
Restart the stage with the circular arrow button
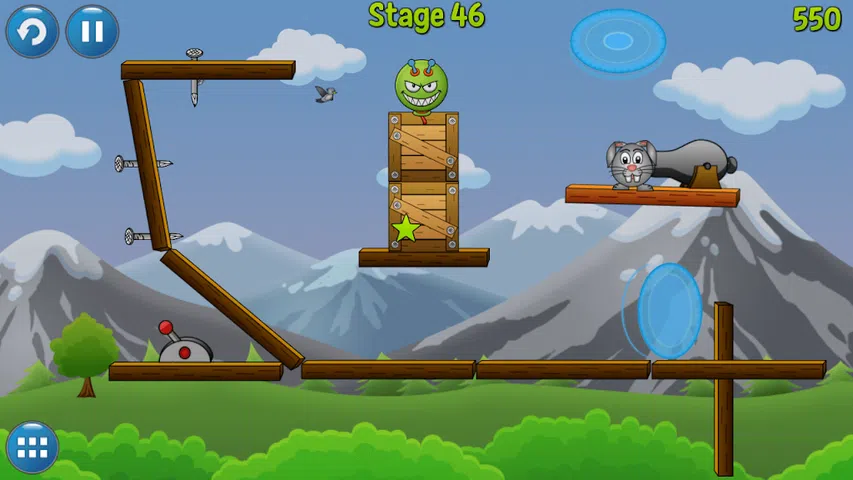32,32
